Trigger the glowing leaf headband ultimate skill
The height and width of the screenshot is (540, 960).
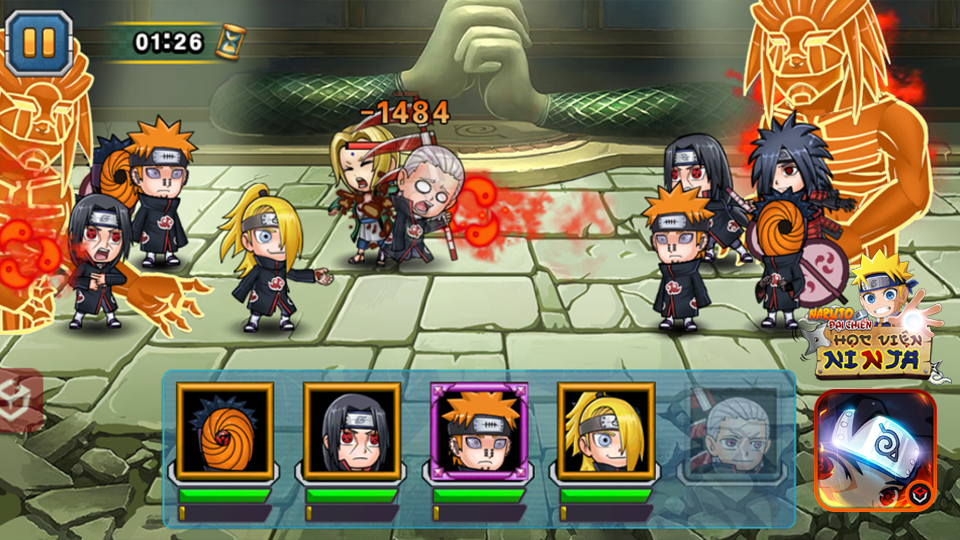pos(875,450)
